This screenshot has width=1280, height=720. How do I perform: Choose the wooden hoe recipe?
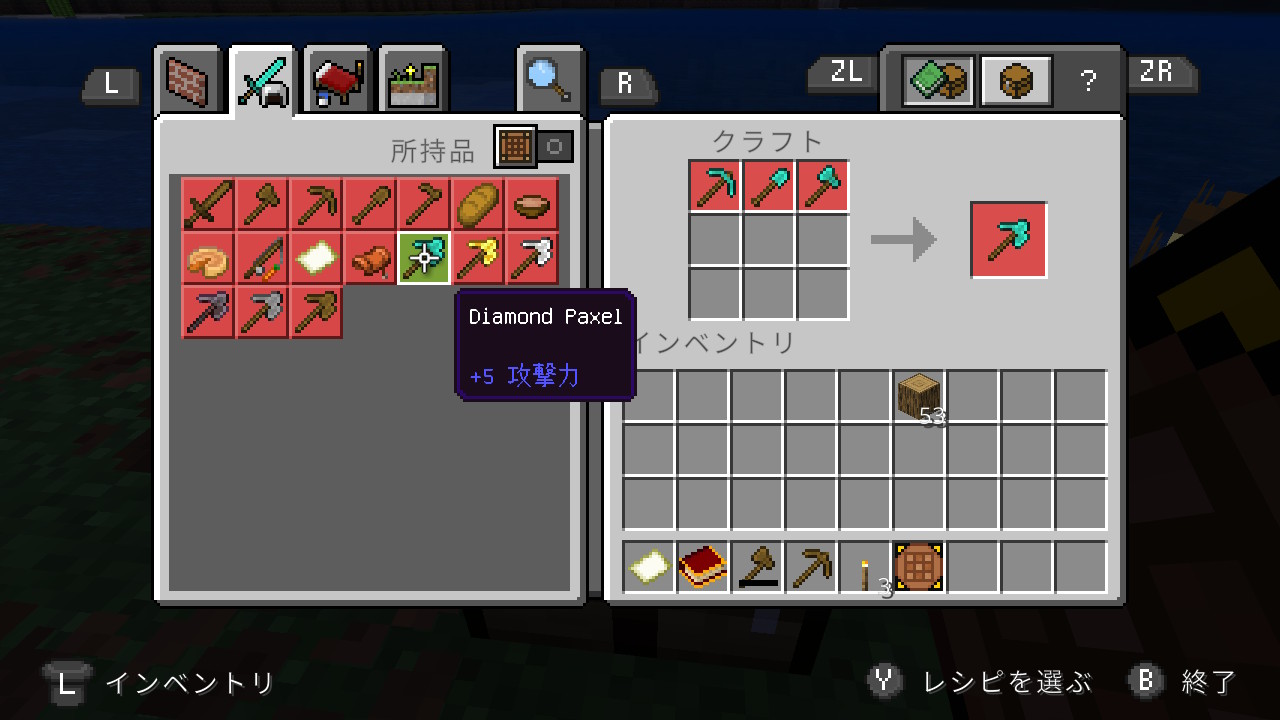click(x=424, y=204)
